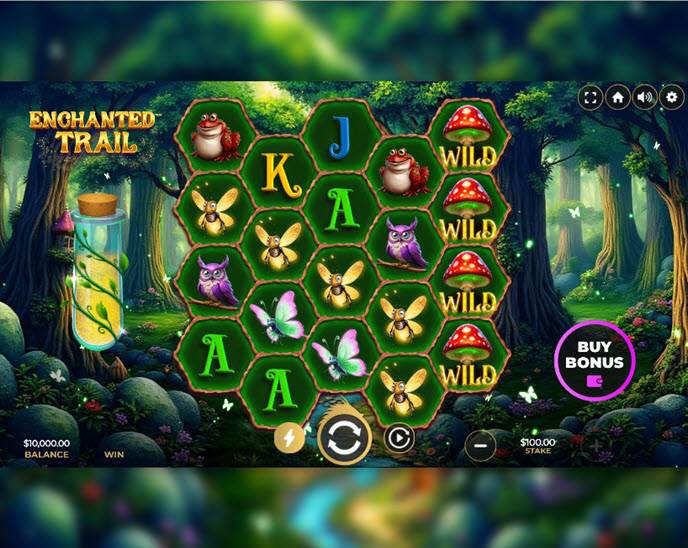
Task: Open the Buy Bonus offer
Action: [594, 360]
